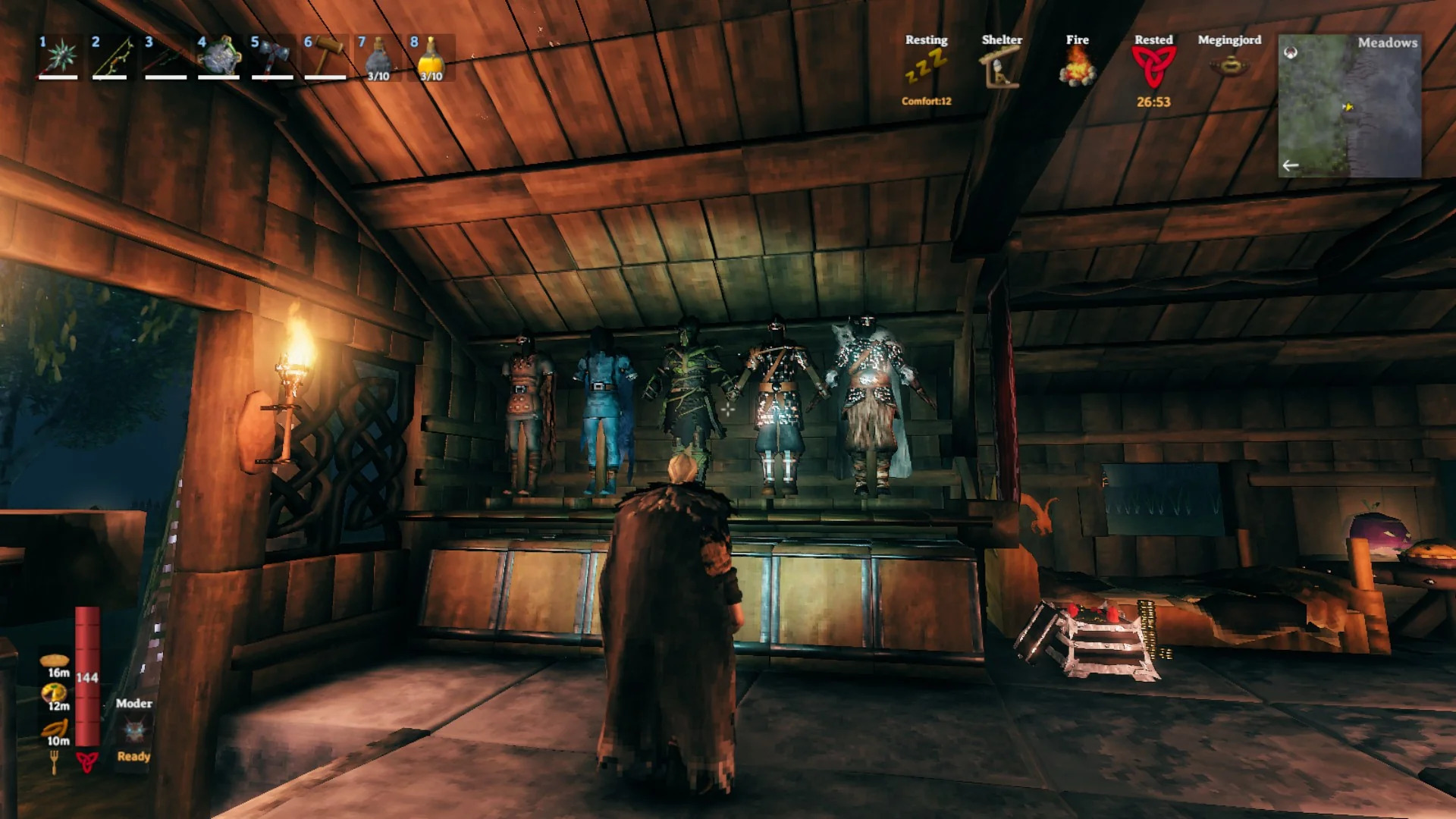This screenshot has width=1456, height=819.
Task: Equip the round silver shield in slot 4
Action: pos(219,57)
